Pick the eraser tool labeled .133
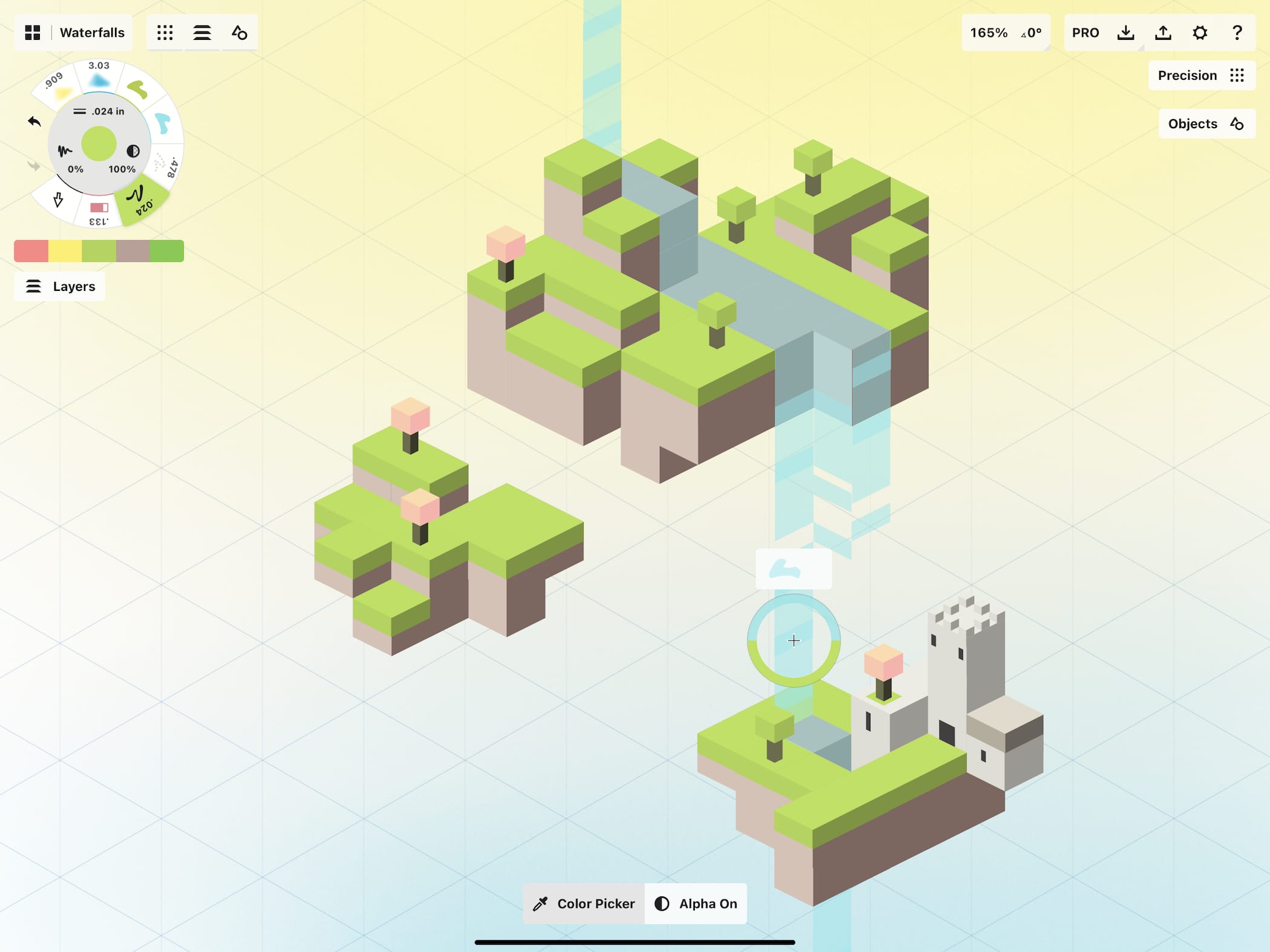The width and height of the screenshot is (1270, 952). [99, 212]
